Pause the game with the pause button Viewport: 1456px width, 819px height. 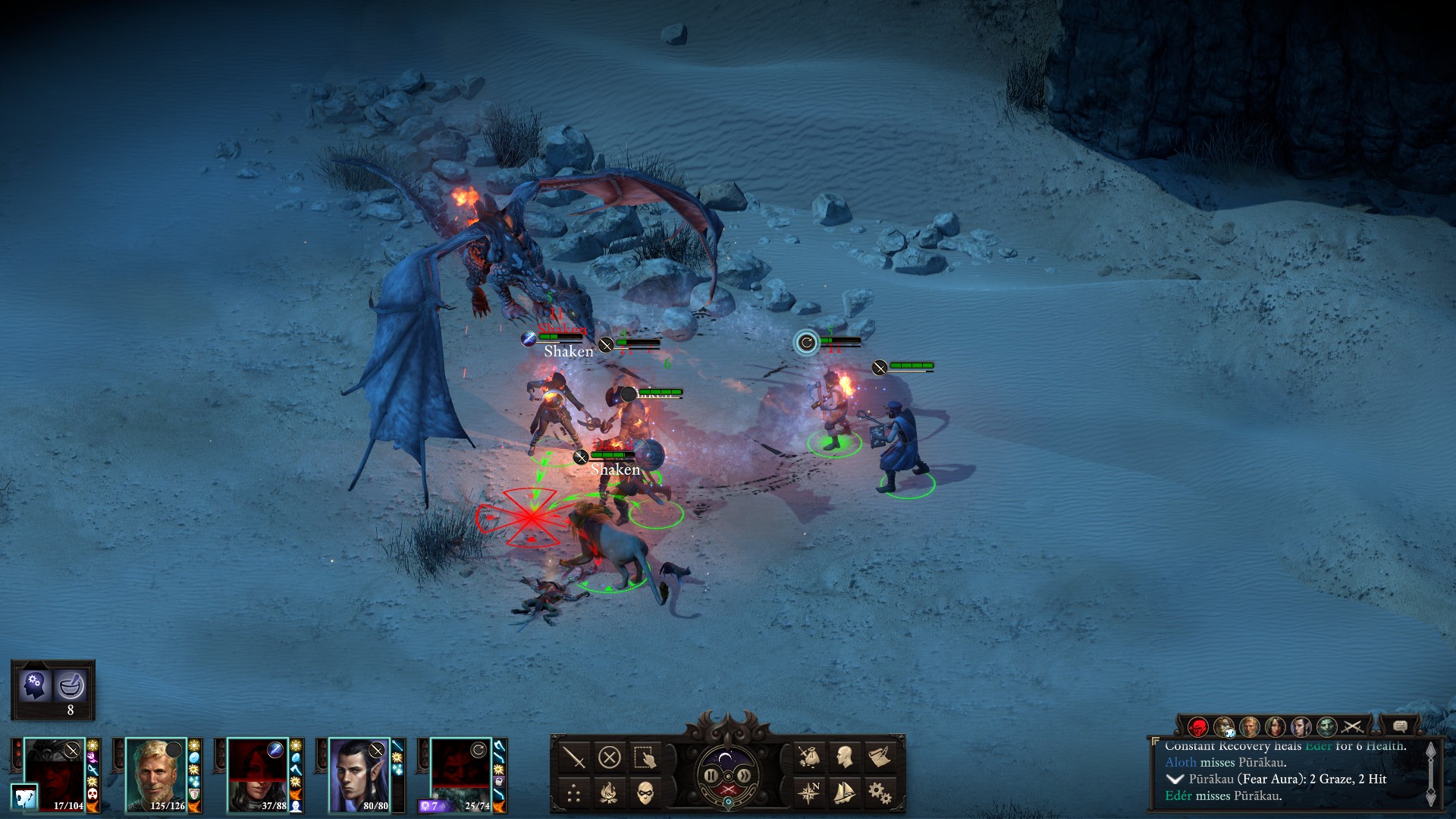[x=711, y=776]
